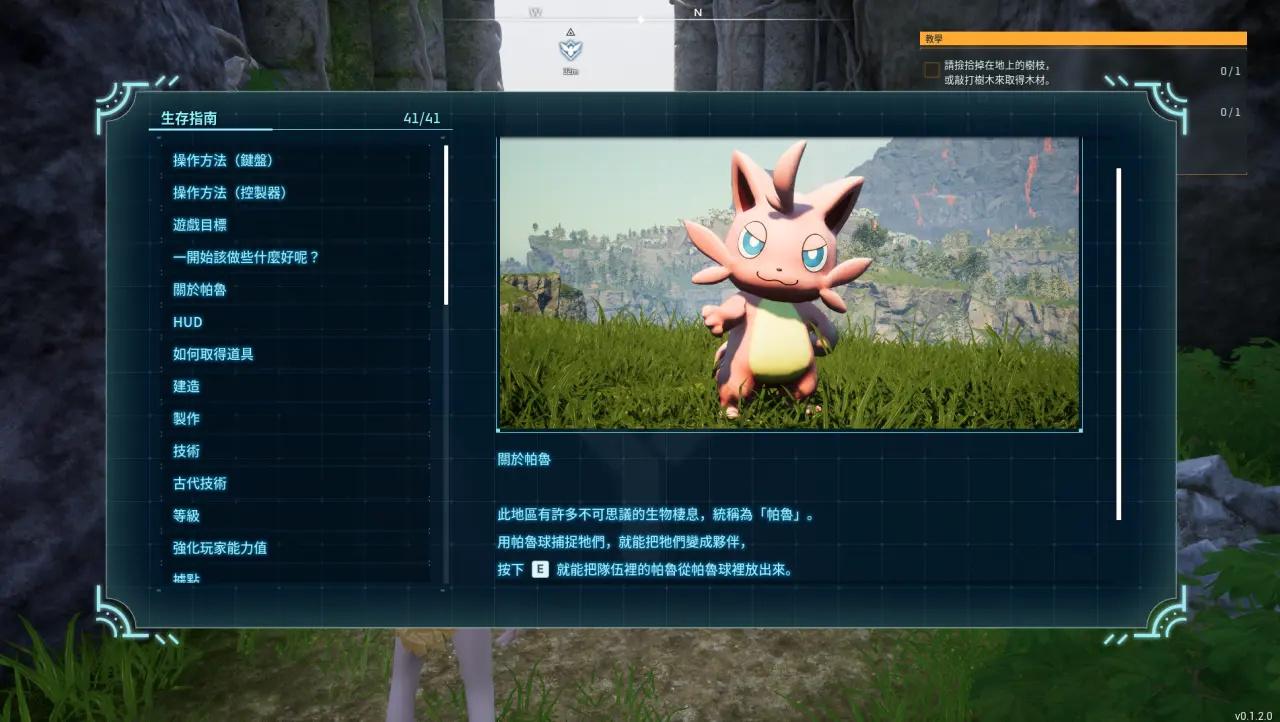The height and width of the screenshot is (722, 1280).
Task: View the pink Pal guide image
Action: click(789, 284)
